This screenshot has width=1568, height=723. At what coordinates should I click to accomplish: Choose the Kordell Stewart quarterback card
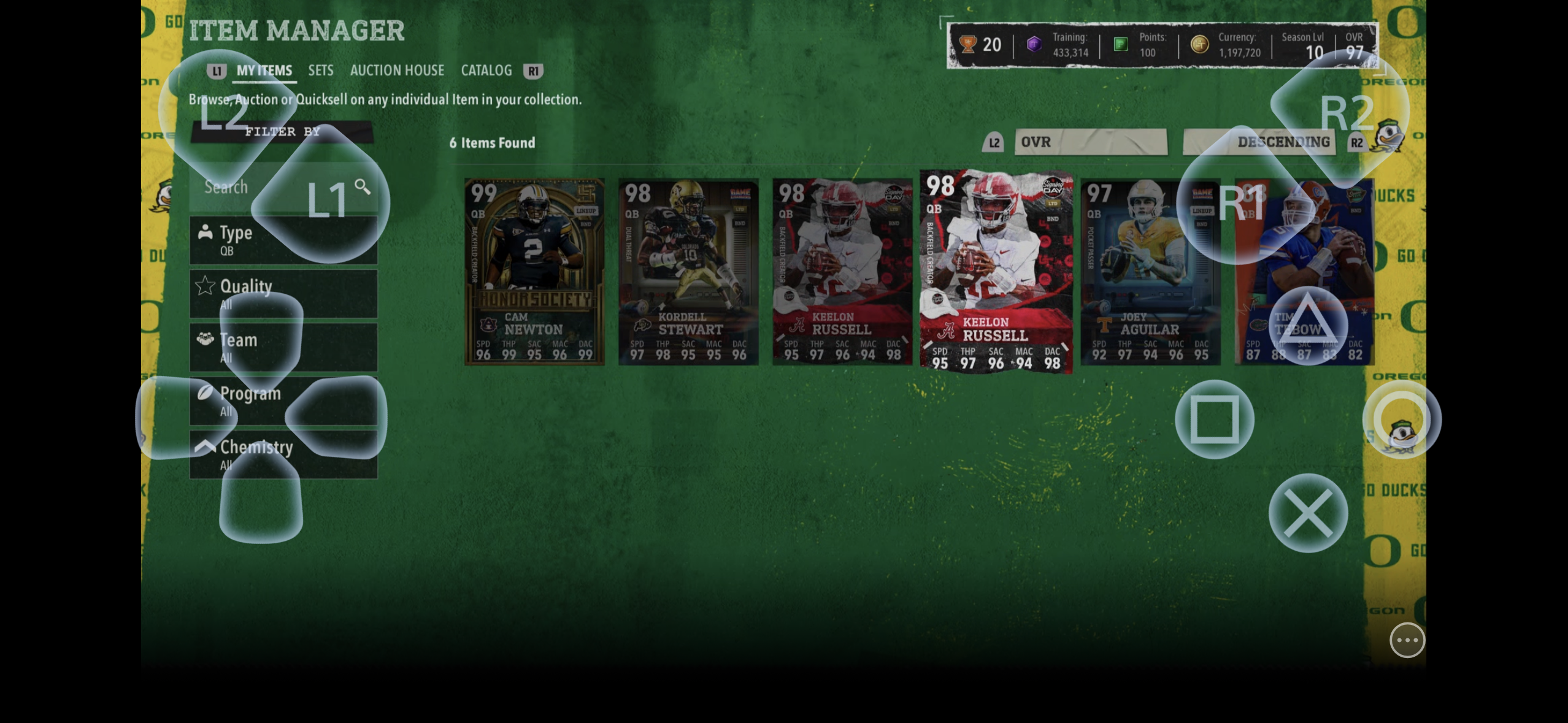(688, 272)
